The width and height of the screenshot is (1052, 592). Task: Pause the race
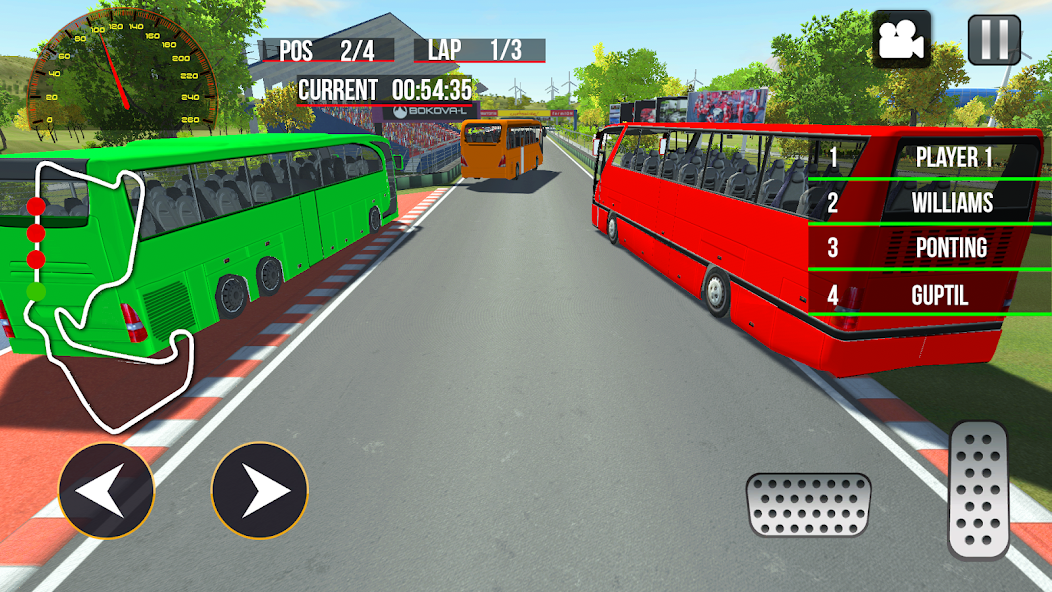(994, 39)
